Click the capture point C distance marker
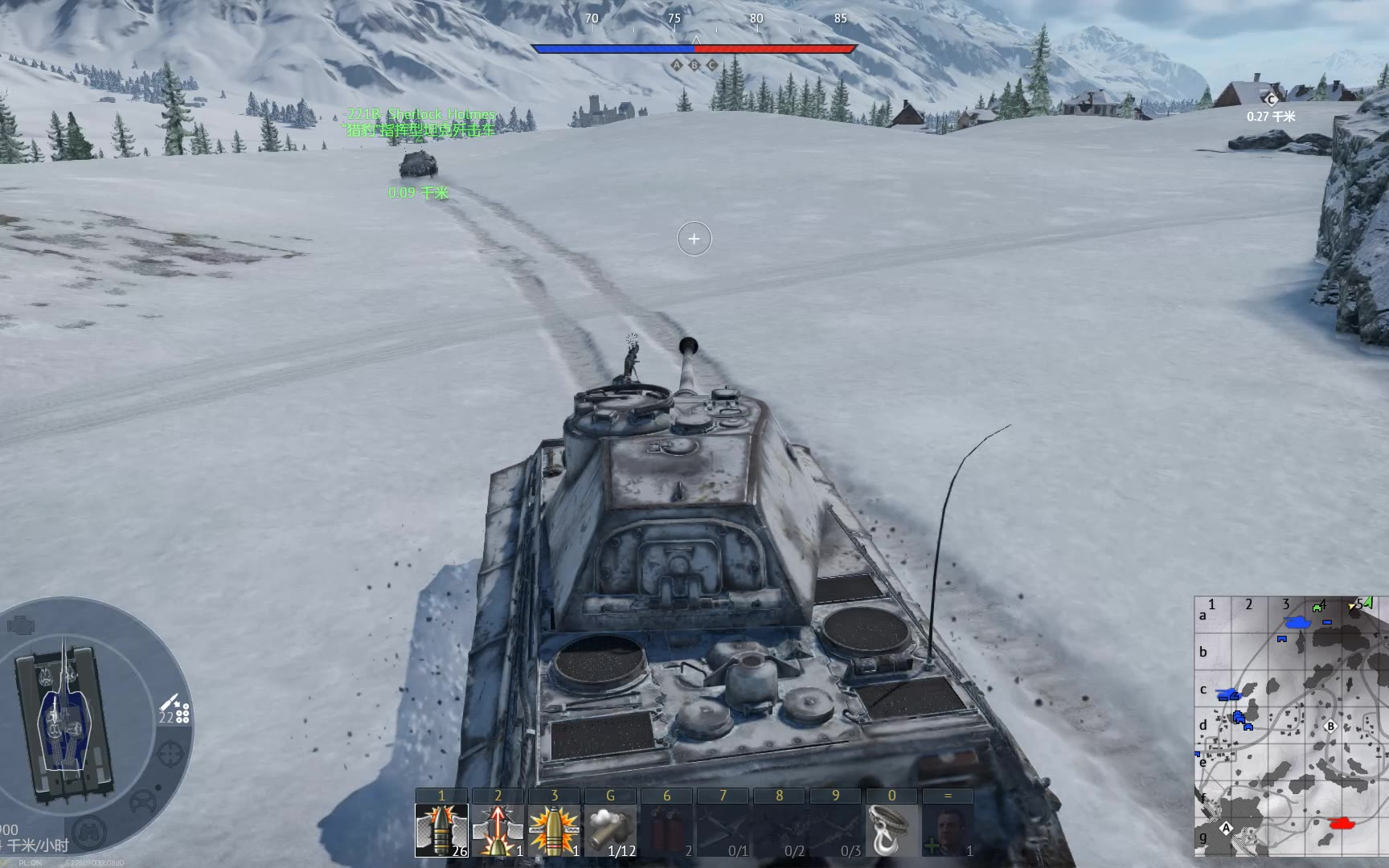This screenshot has width=1389, height=868. click(1271, 100)
